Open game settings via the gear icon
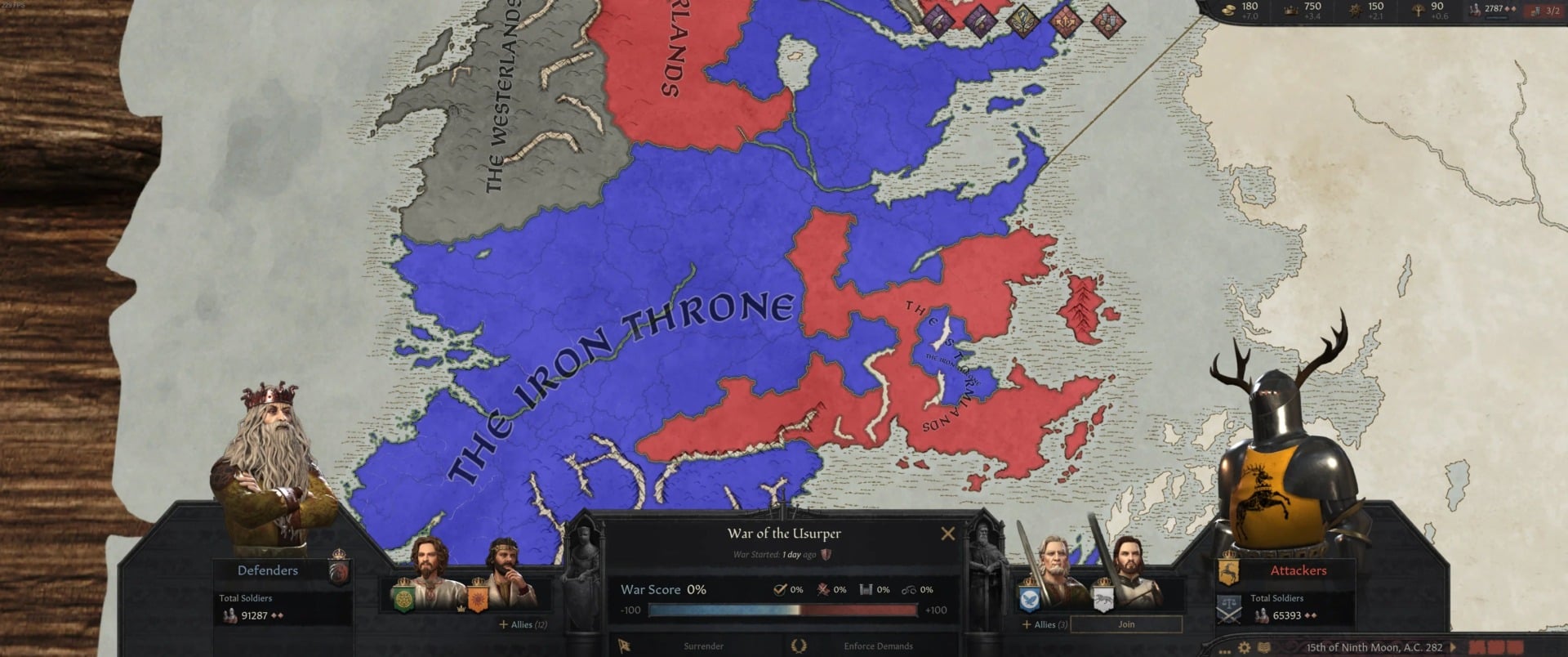 coord(1244,646)
